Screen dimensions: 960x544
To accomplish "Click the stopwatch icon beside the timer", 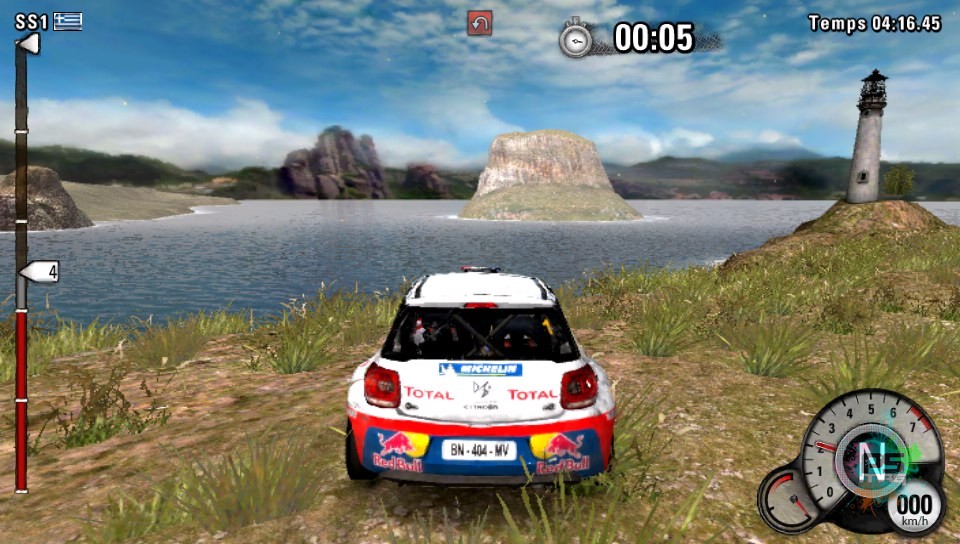I will [x=576, y=38].
